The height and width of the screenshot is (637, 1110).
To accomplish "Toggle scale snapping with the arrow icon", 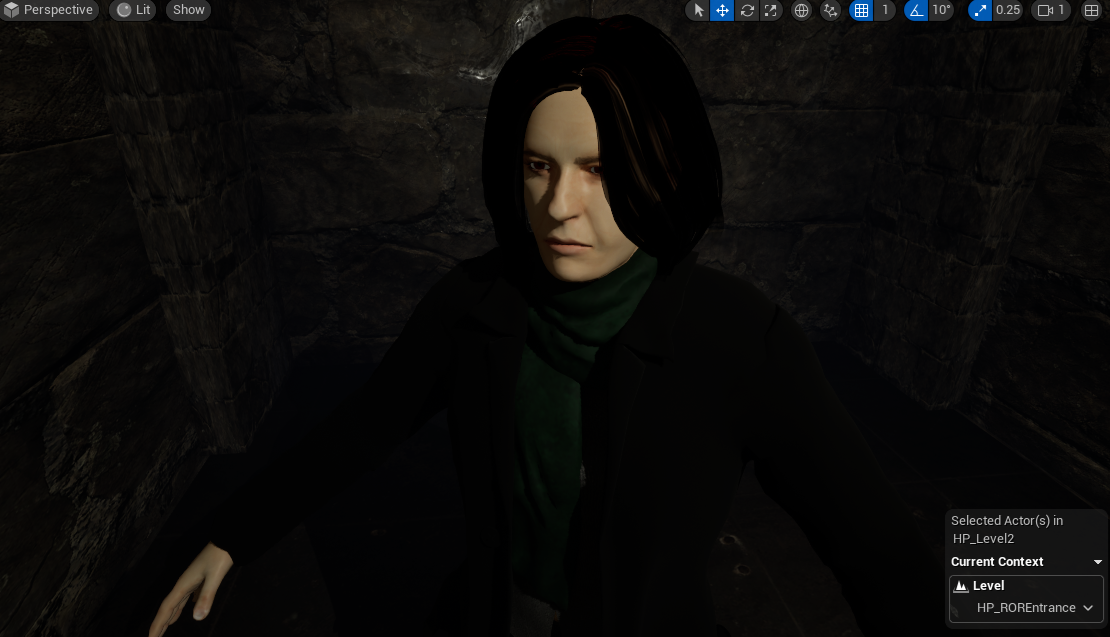I will 980,10.
